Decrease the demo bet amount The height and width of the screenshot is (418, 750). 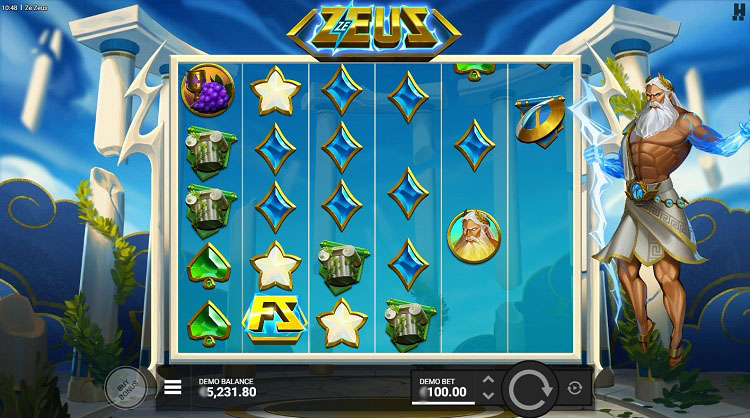[x=488, y=395]
